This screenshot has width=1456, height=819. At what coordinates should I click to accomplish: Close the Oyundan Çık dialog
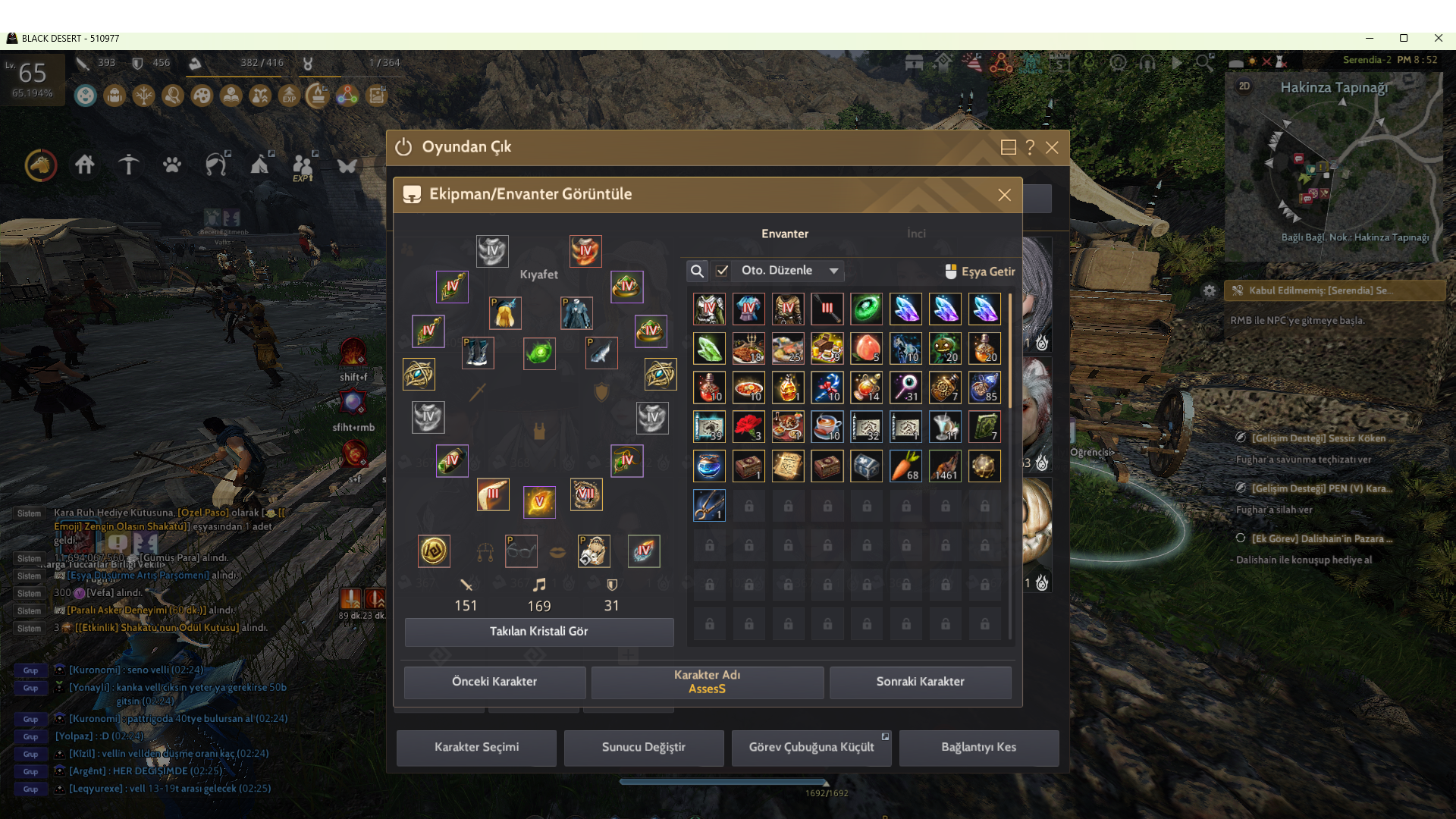tap(1052, 148)
